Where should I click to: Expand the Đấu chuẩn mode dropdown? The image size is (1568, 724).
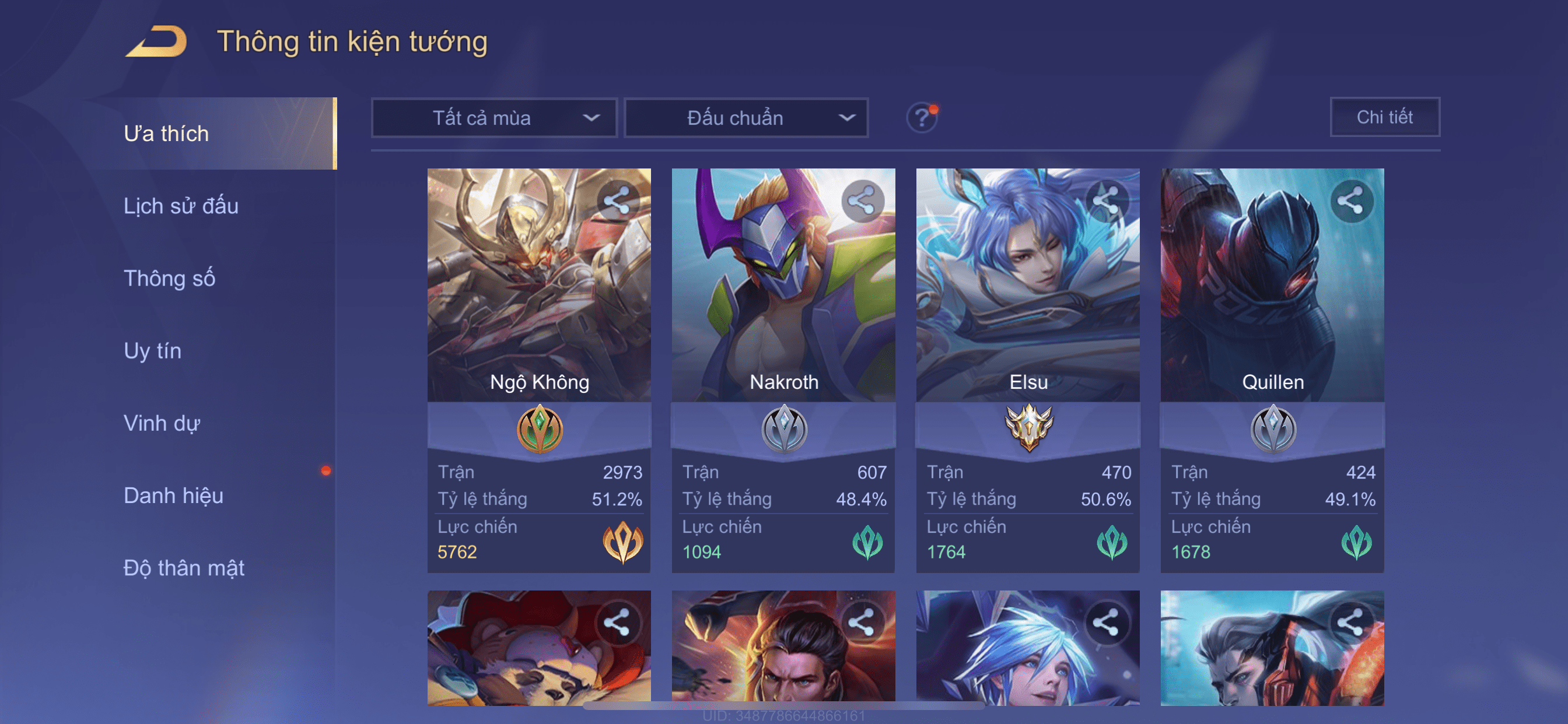coord(746,118)
